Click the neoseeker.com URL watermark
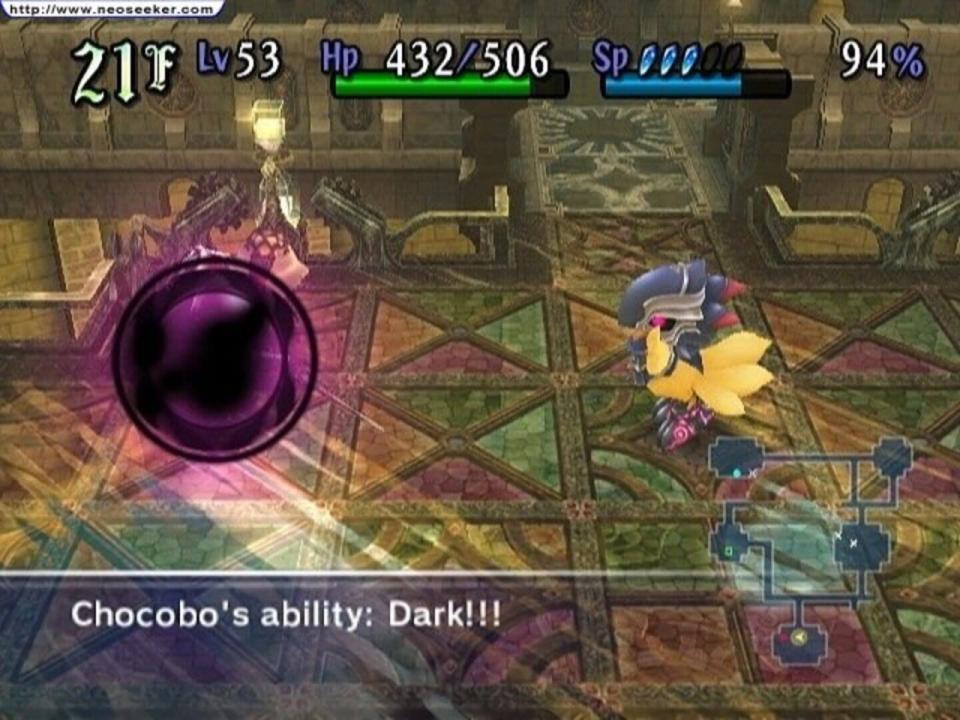This screenshot has width=960, height=720. 111,9
